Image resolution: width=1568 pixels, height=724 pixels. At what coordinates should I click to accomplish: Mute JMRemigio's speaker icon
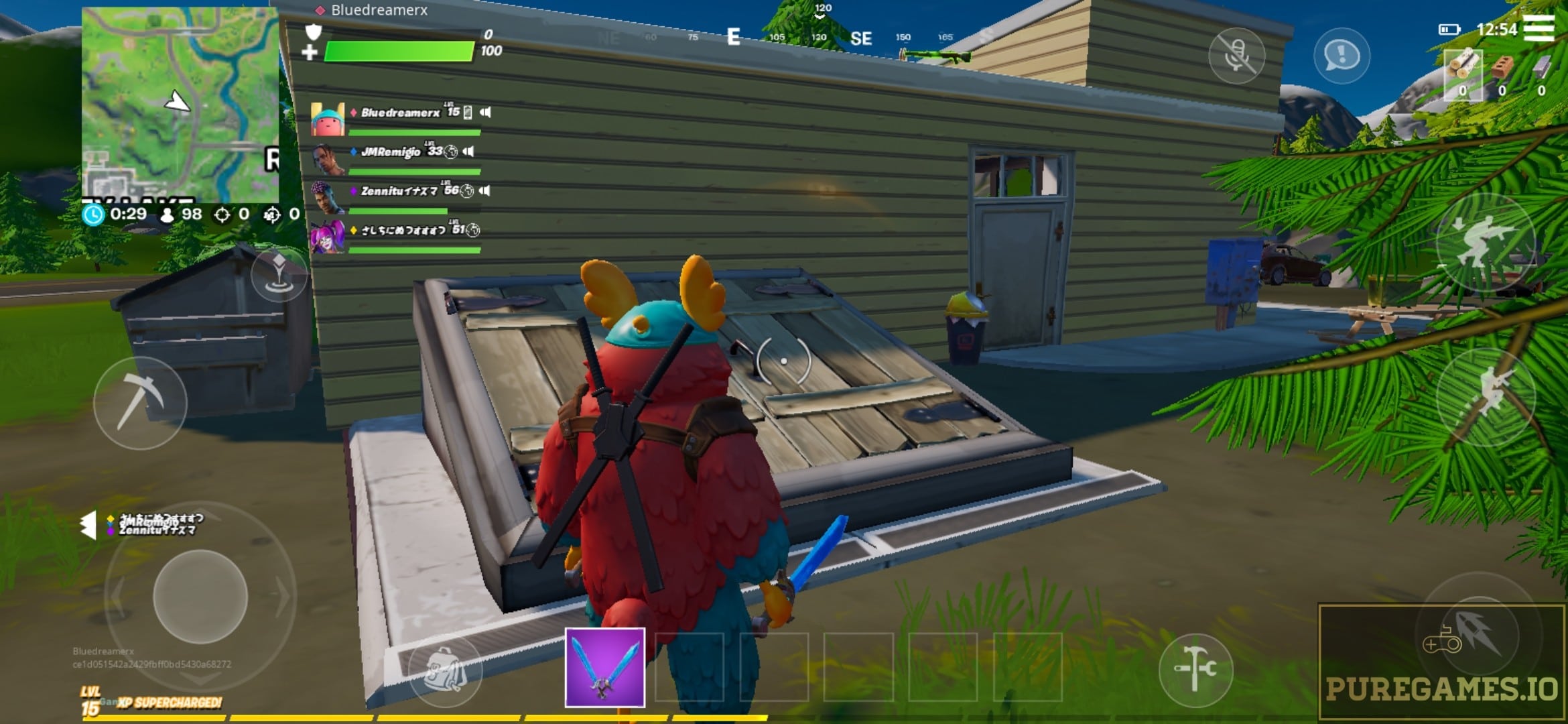469,152
